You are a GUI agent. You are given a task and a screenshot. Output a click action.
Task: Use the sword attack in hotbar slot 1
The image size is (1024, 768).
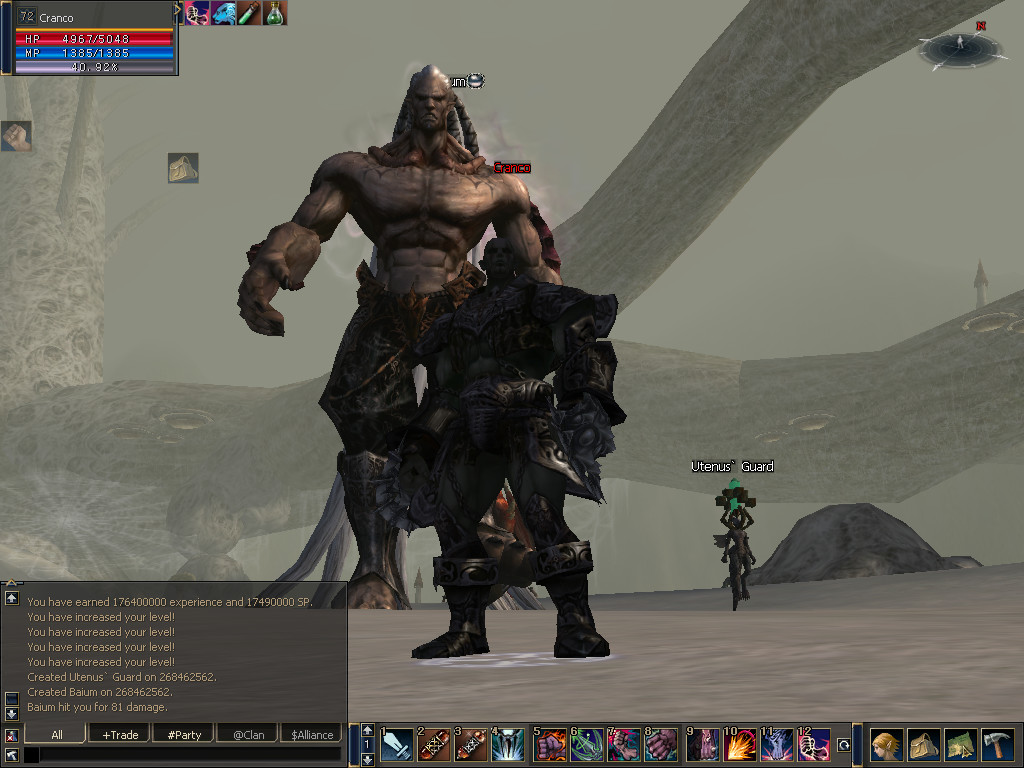pos(397,745)
